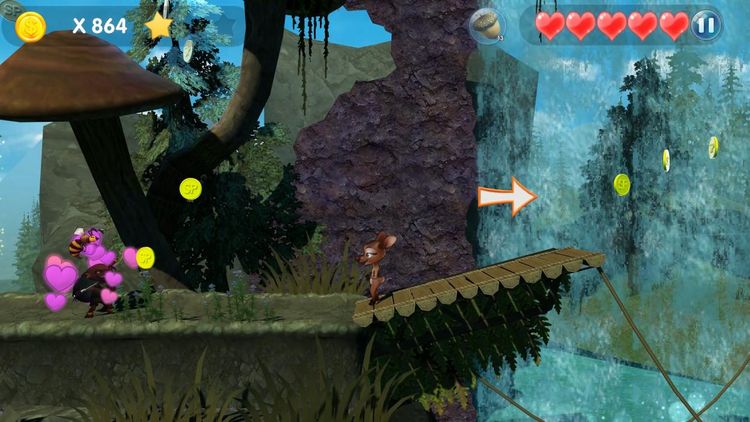Tap the gold star collectible indicator
This screenshot has width=750, height=422.
tap(159, 25)
